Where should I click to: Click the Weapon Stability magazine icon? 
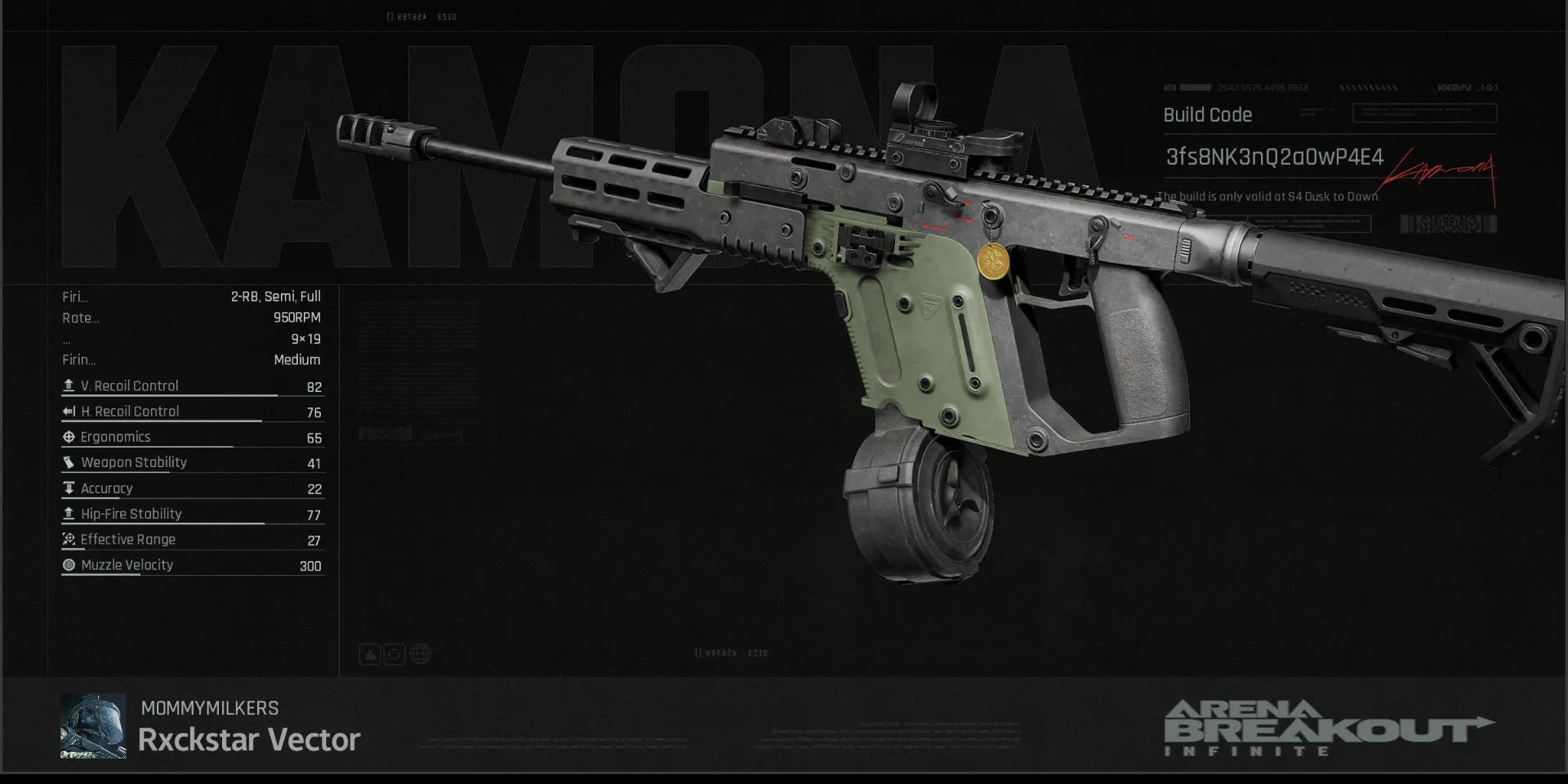point(69,462)
